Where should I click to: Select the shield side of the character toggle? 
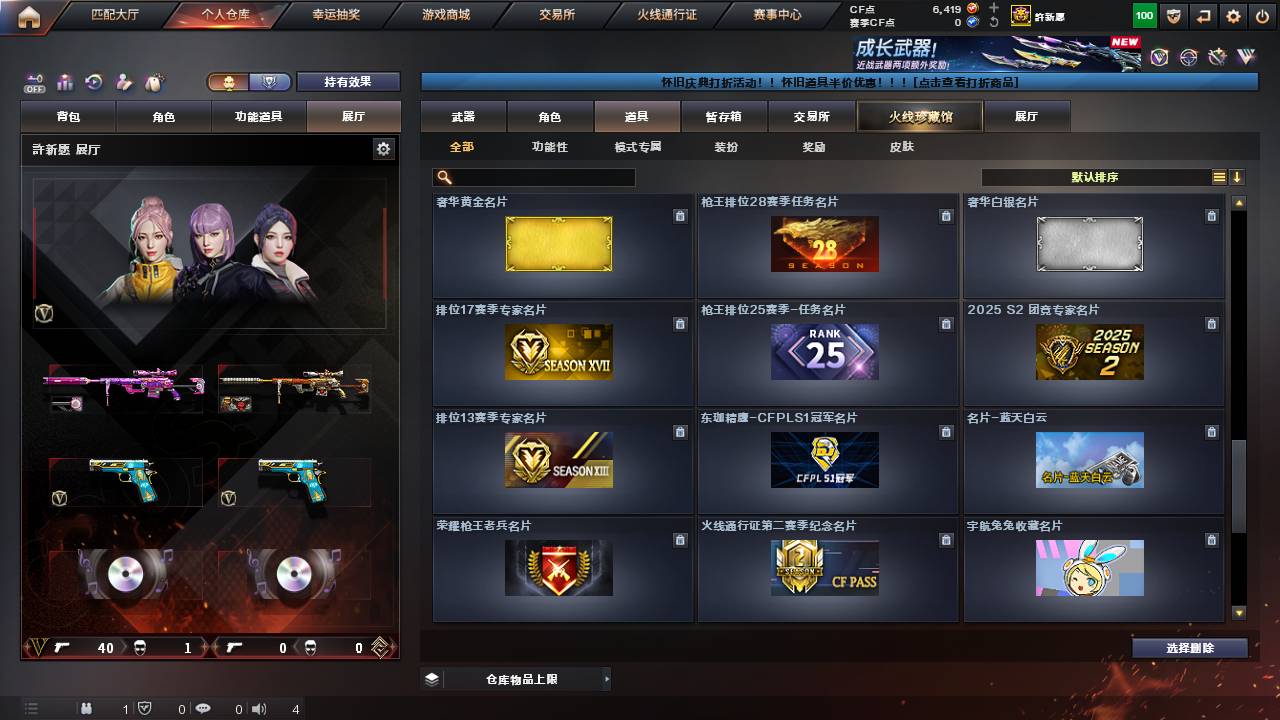pyautogui.click(x=269, y=82)
